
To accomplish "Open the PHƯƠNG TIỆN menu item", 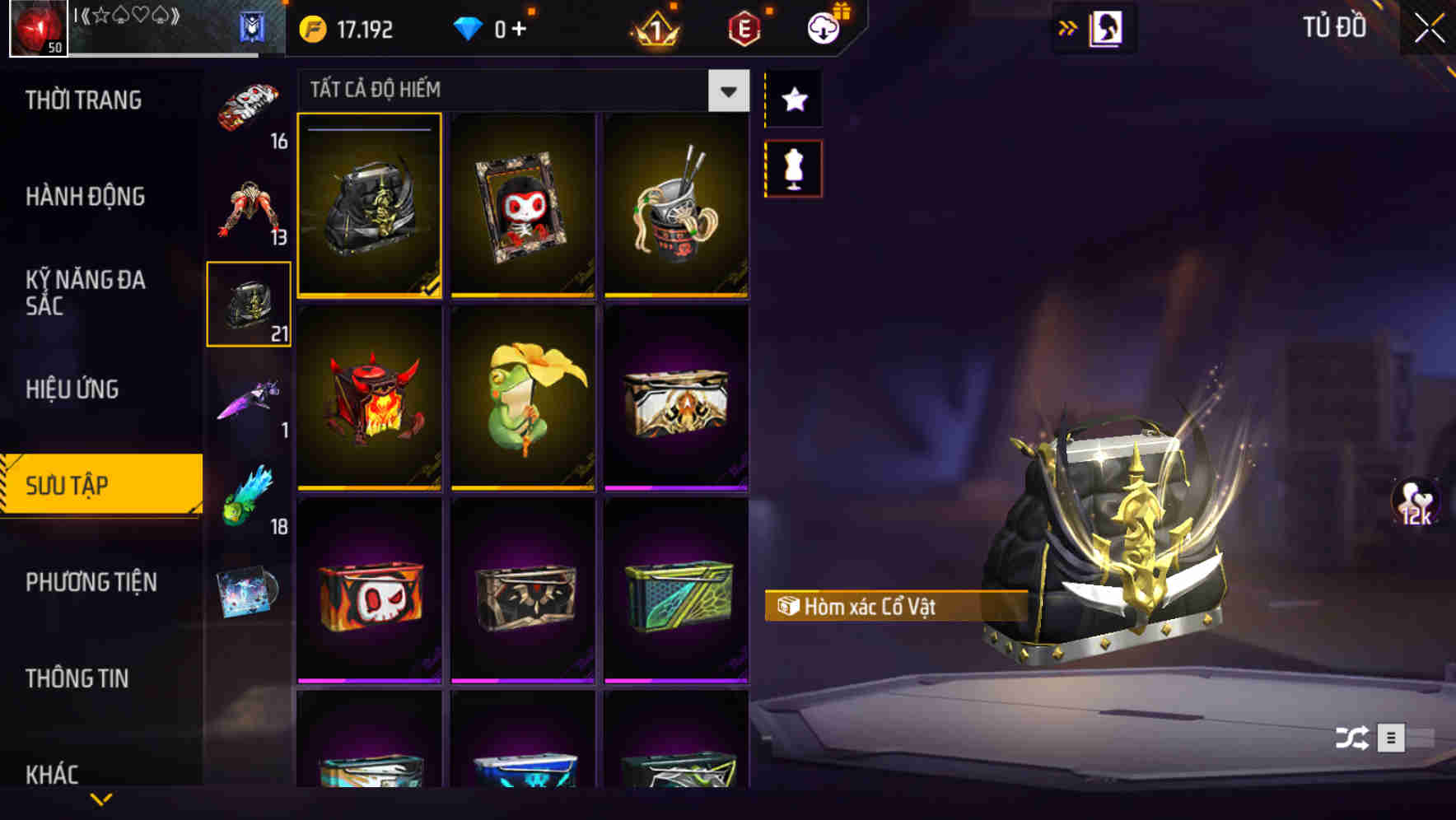I will point(91,582).
